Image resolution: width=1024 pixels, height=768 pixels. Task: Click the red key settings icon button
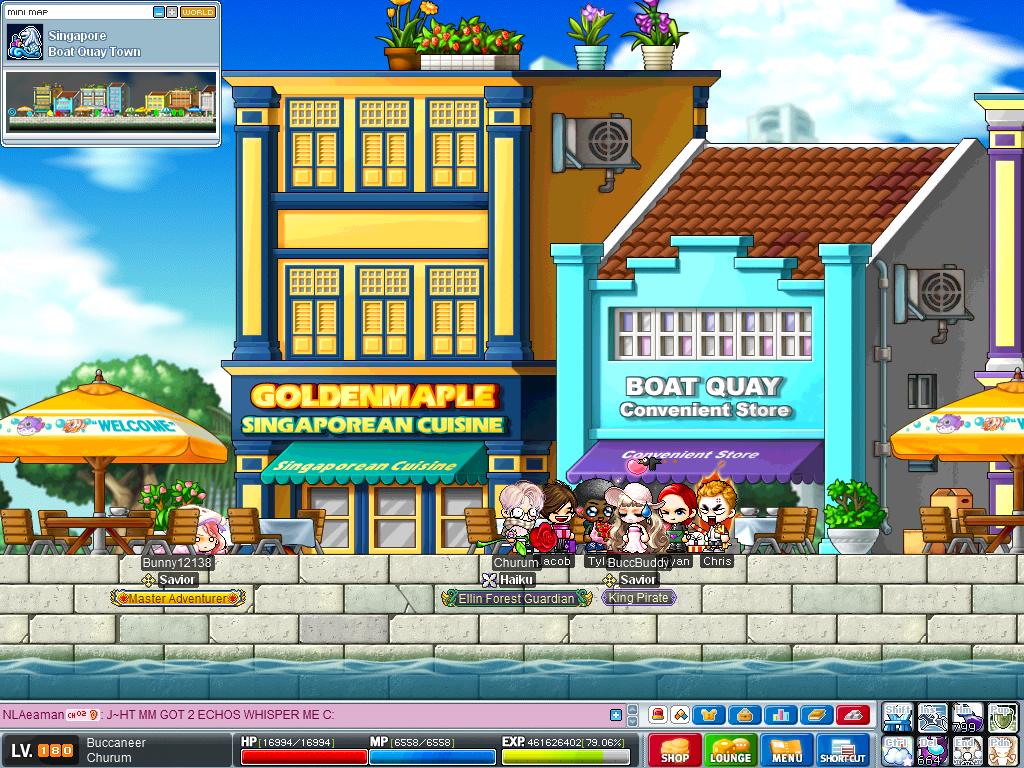pyautogui.click(x=851, y=715)
